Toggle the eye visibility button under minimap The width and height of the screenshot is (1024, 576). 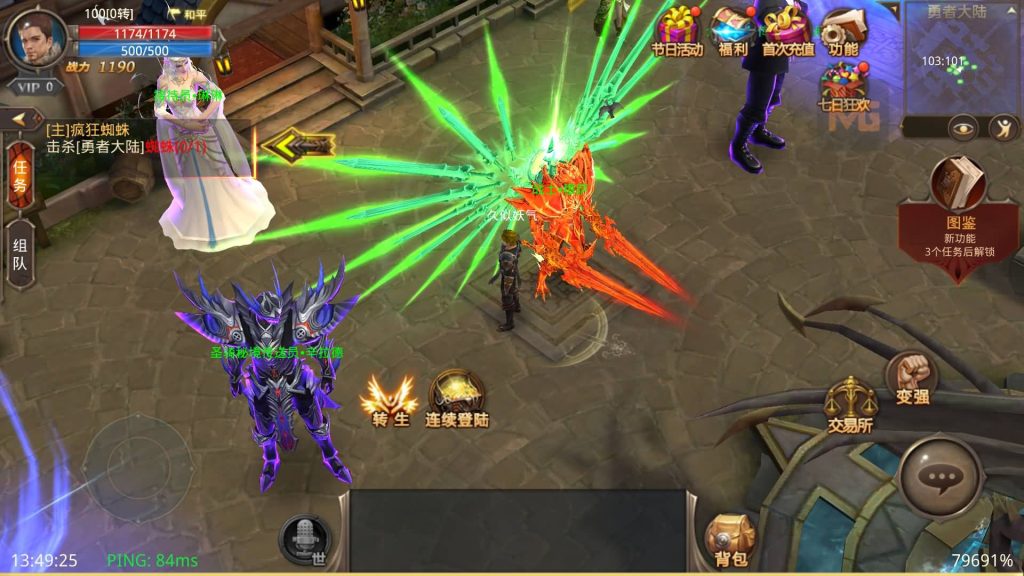pos(962,128)
